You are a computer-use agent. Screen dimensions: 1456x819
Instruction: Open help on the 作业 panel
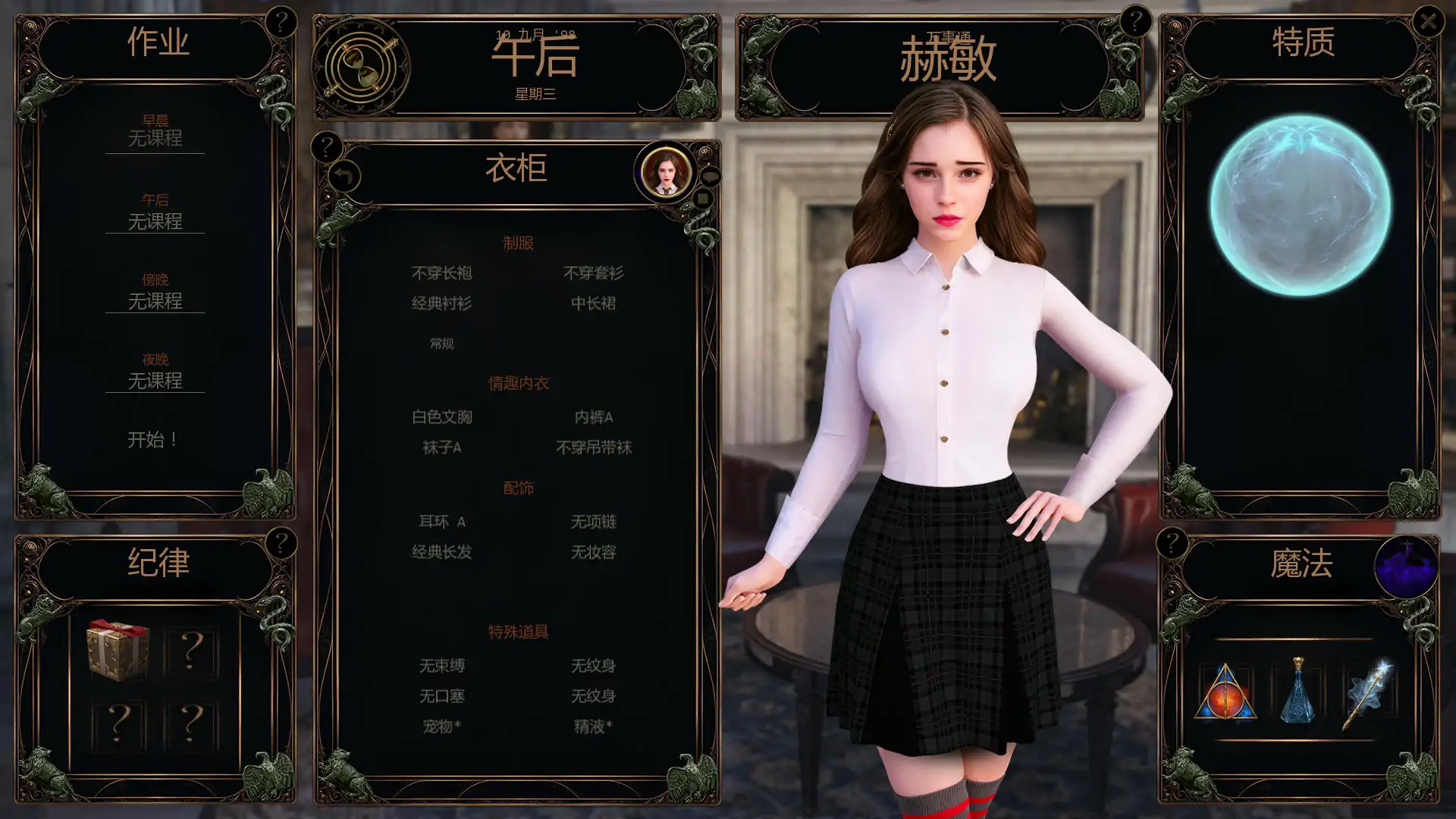[284, 21]
